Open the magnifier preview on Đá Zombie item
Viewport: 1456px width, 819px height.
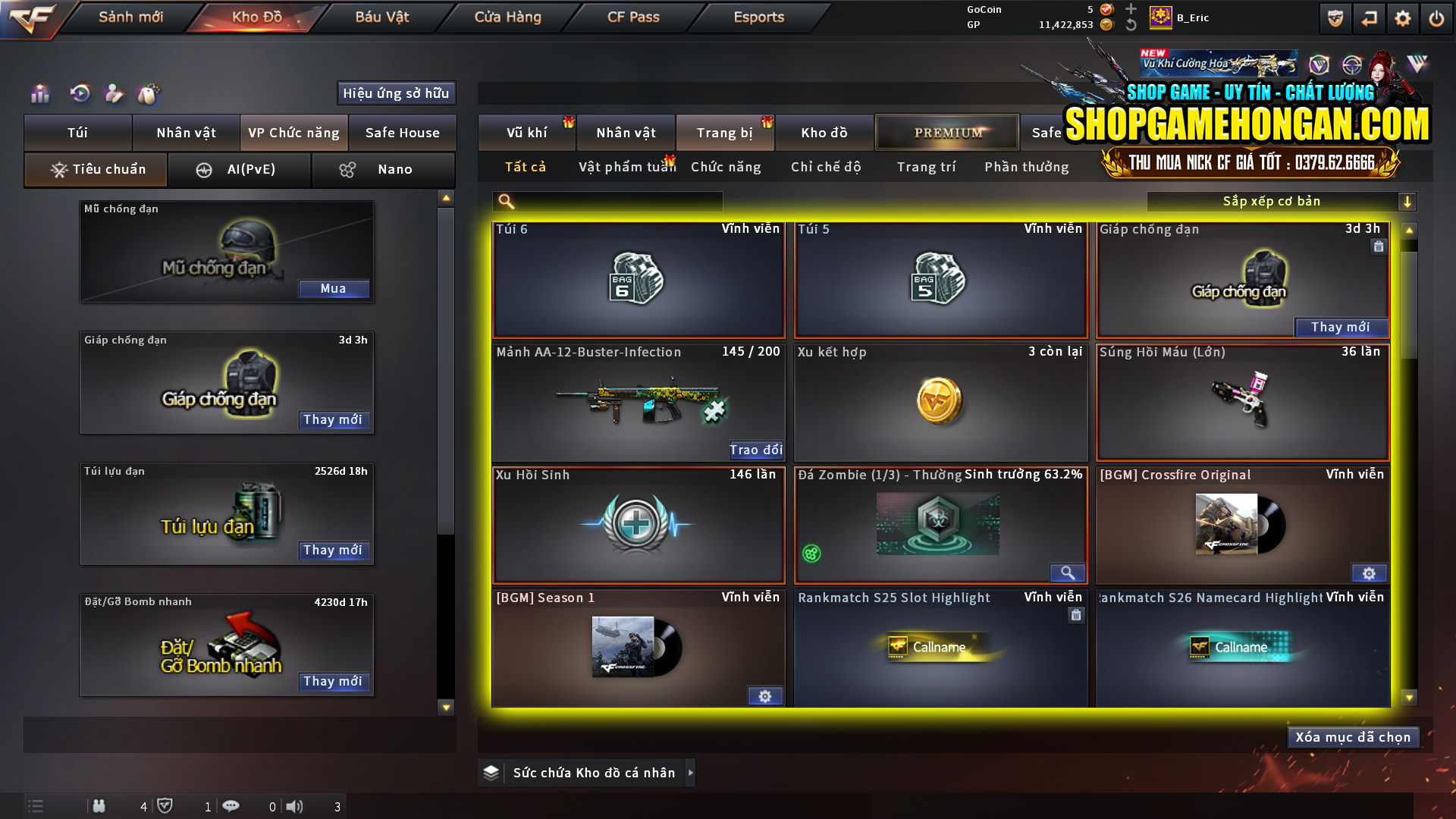pyautogui.click(x=1068, y=573)
